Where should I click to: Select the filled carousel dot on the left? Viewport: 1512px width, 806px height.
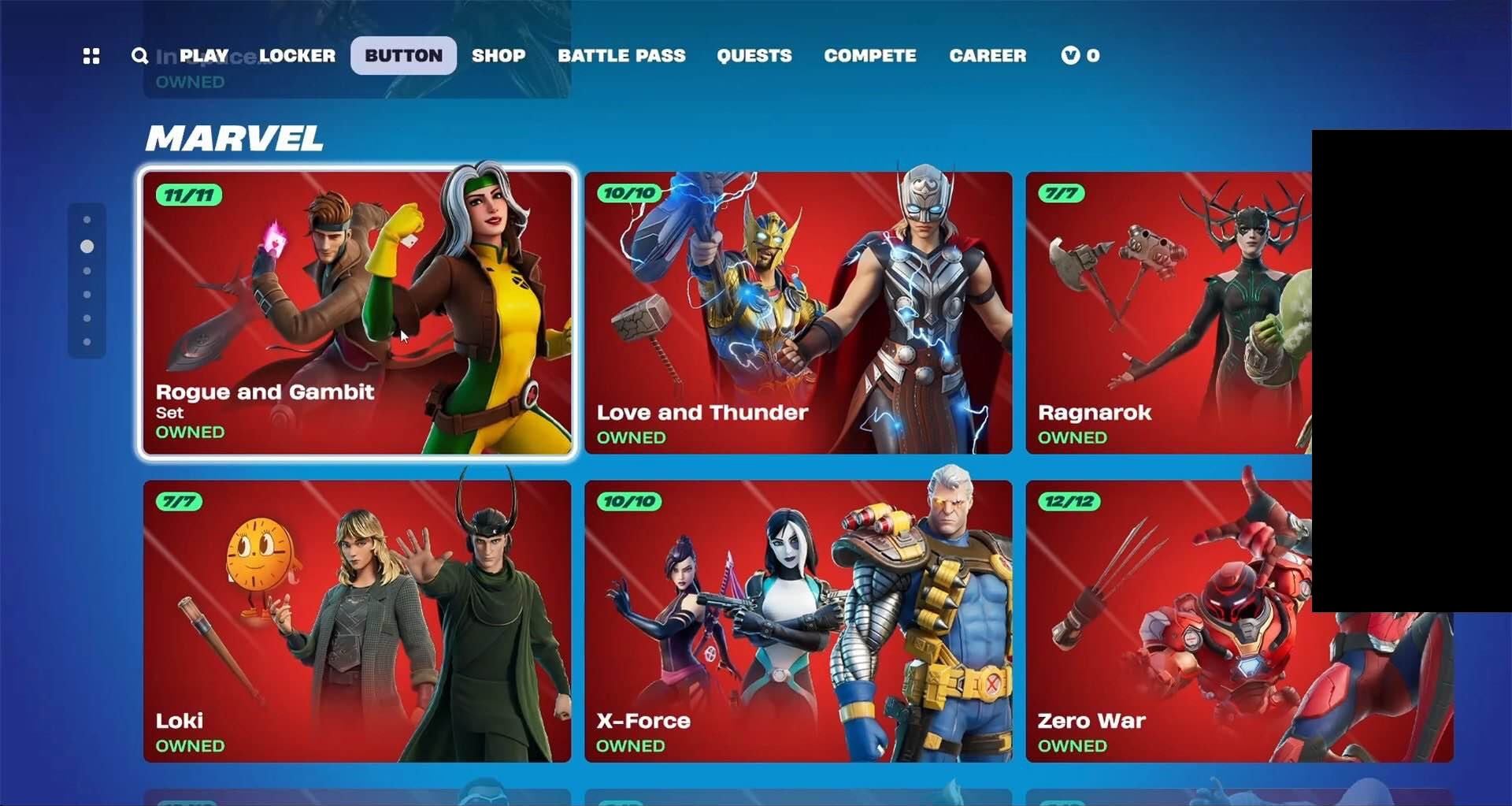87,246
